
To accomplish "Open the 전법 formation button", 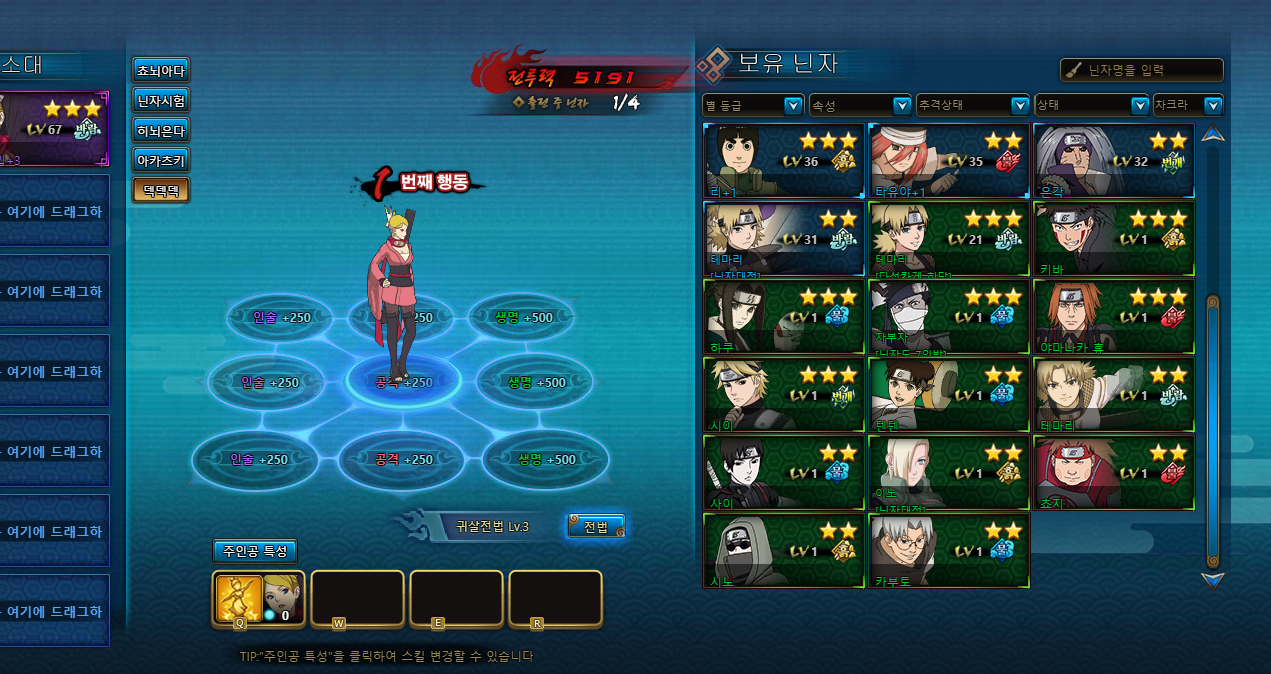I will [x=596, y=526].
